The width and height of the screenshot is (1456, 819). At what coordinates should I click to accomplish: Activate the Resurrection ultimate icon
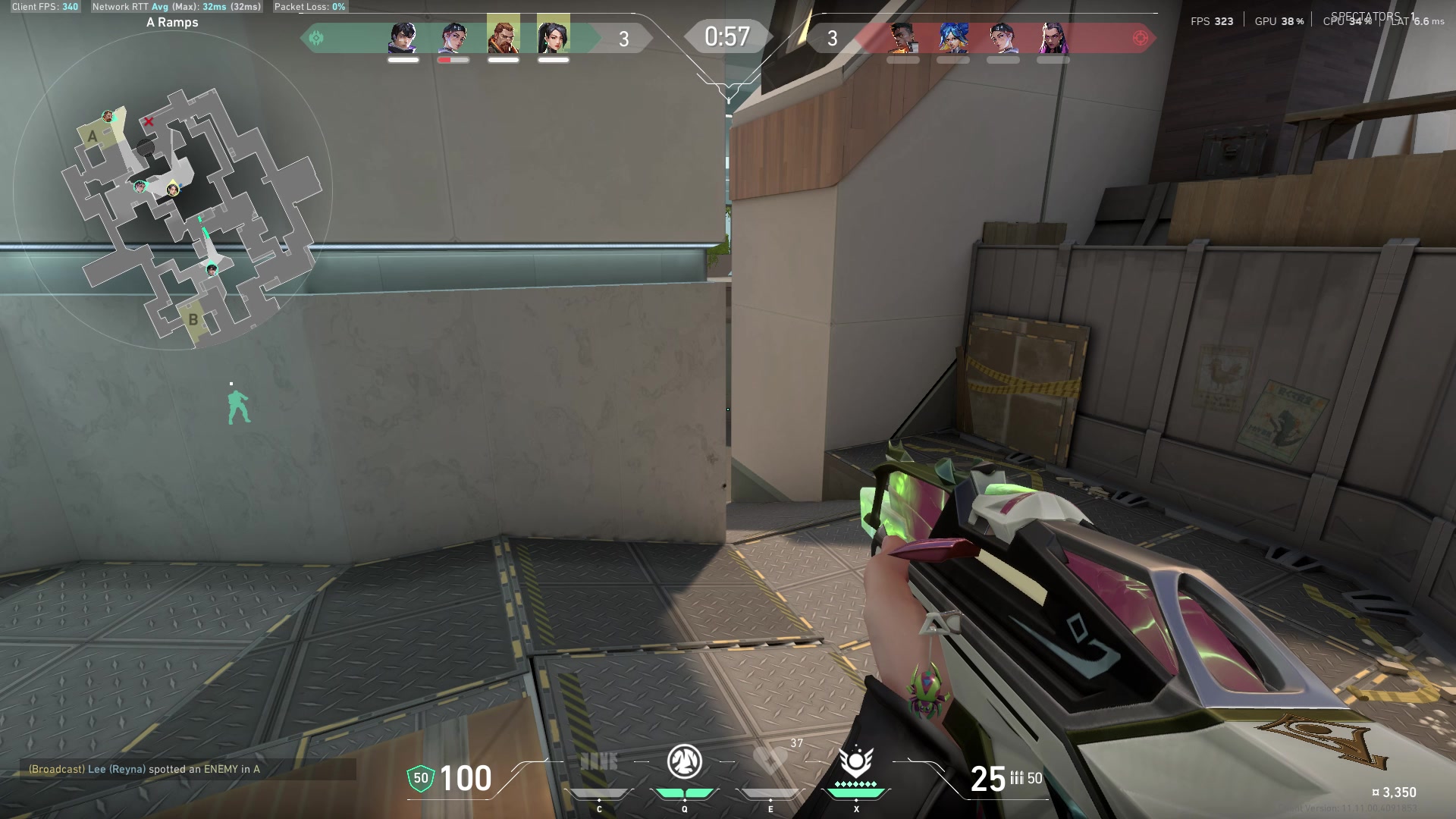(x=856, y=761)
